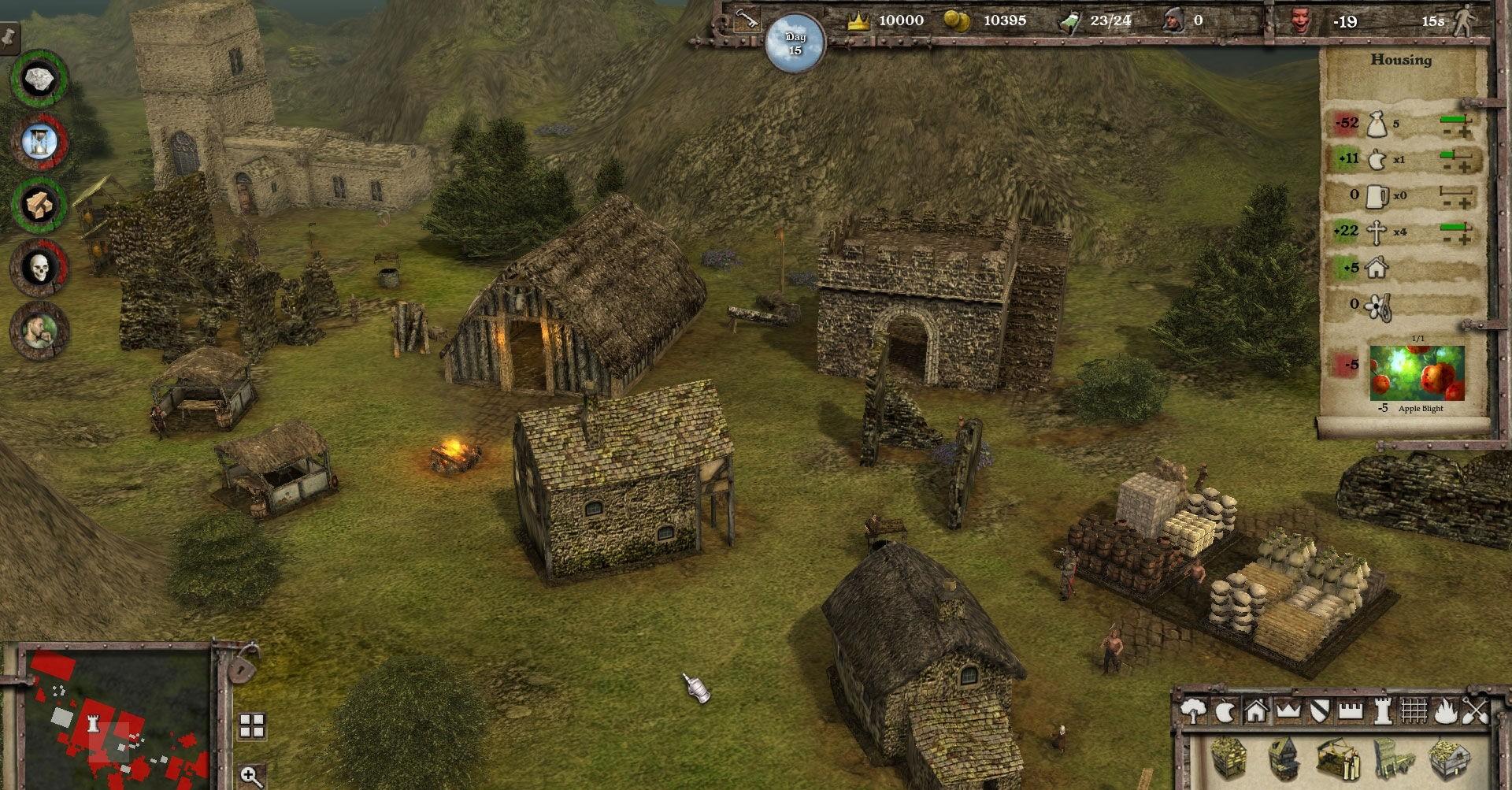Switch to the house build category
Viewport: 1512px width, 790px height.
pos(1256,712)
